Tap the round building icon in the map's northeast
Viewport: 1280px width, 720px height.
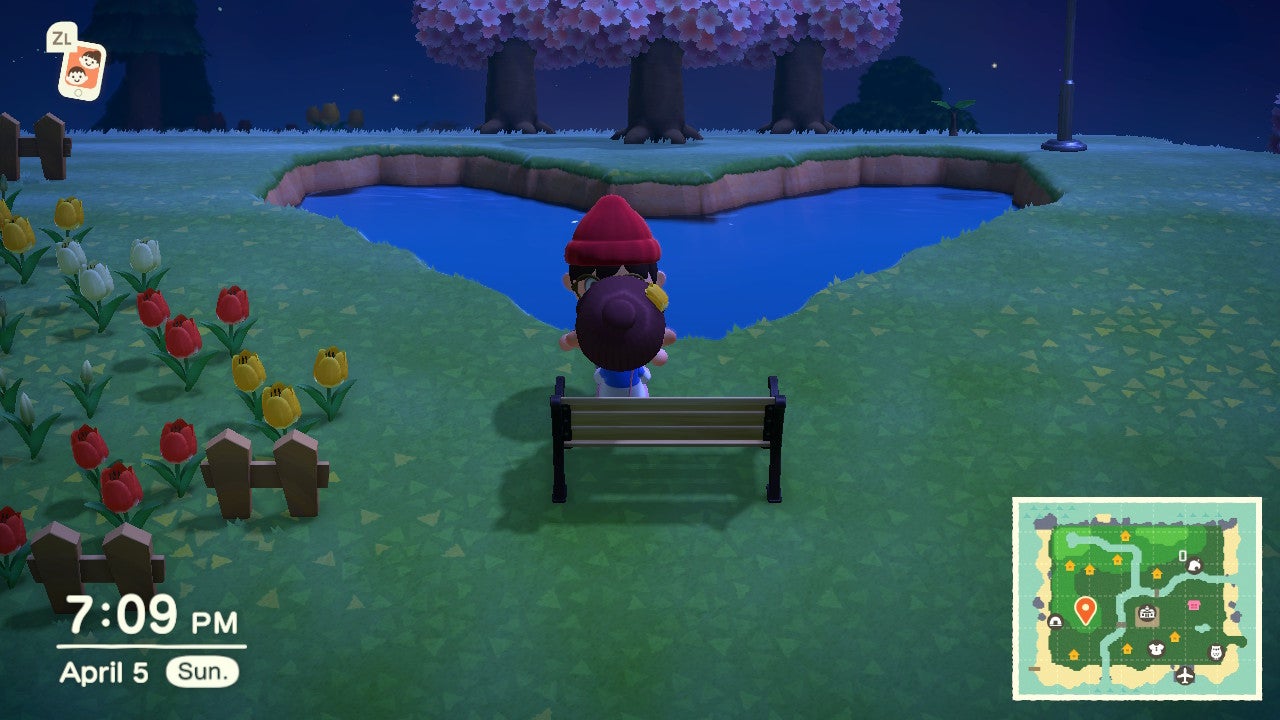[x=1195, y=565]
